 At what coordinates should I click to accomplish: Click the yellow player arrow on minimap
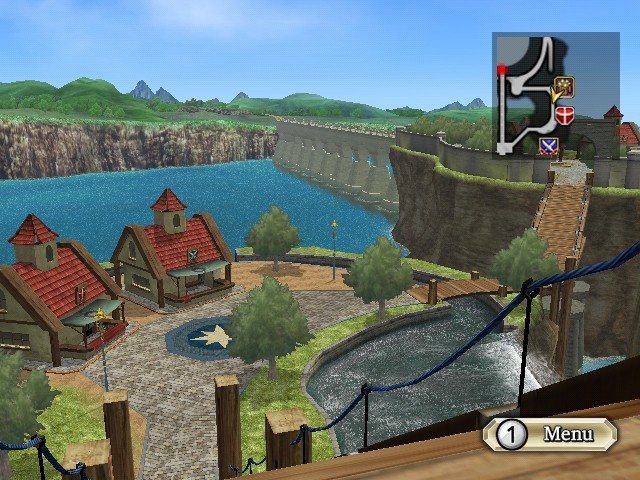tap(553, 96)
